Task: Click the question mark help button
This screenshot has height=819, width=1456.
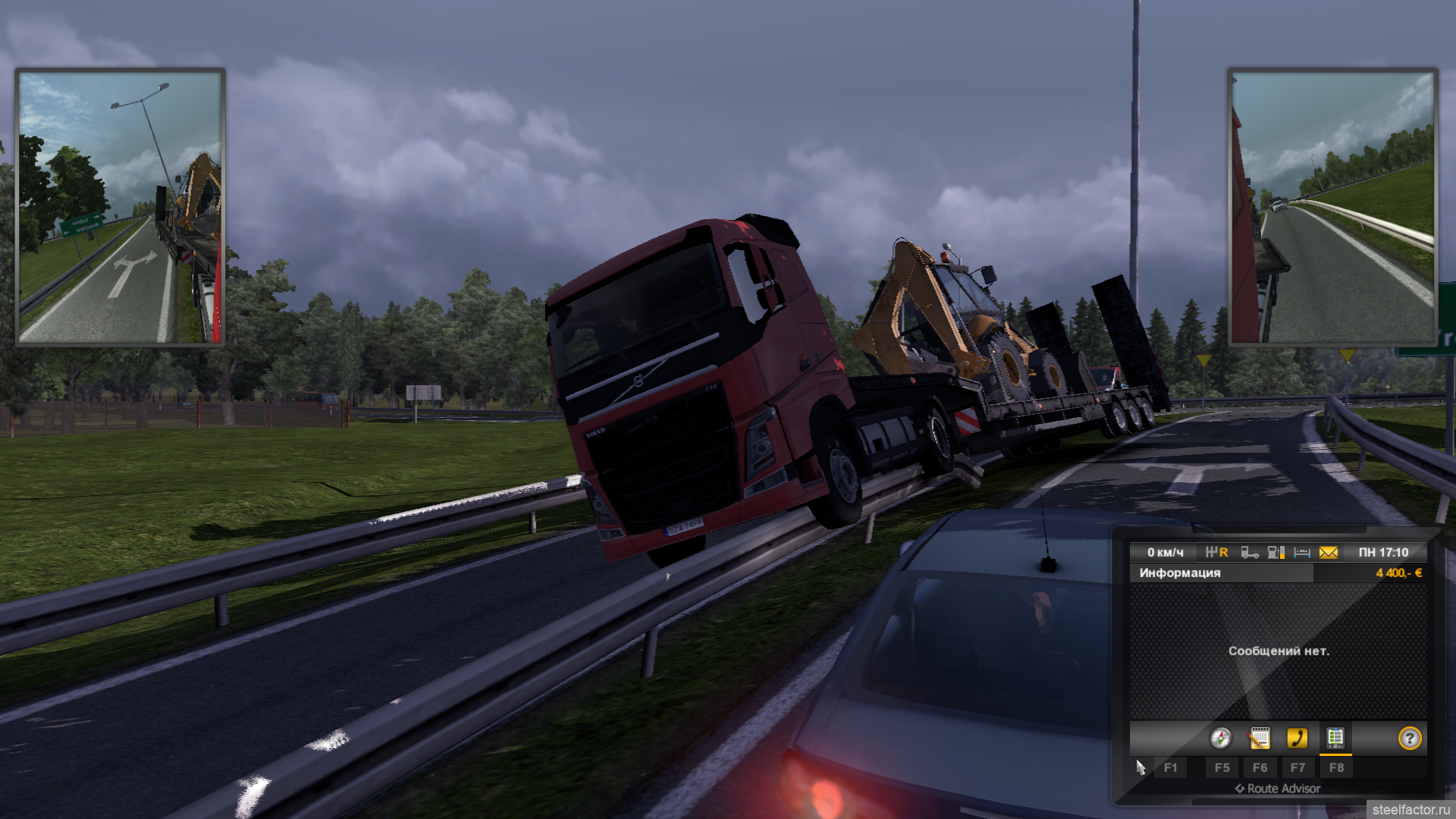Action: [x=1410, y=738]
